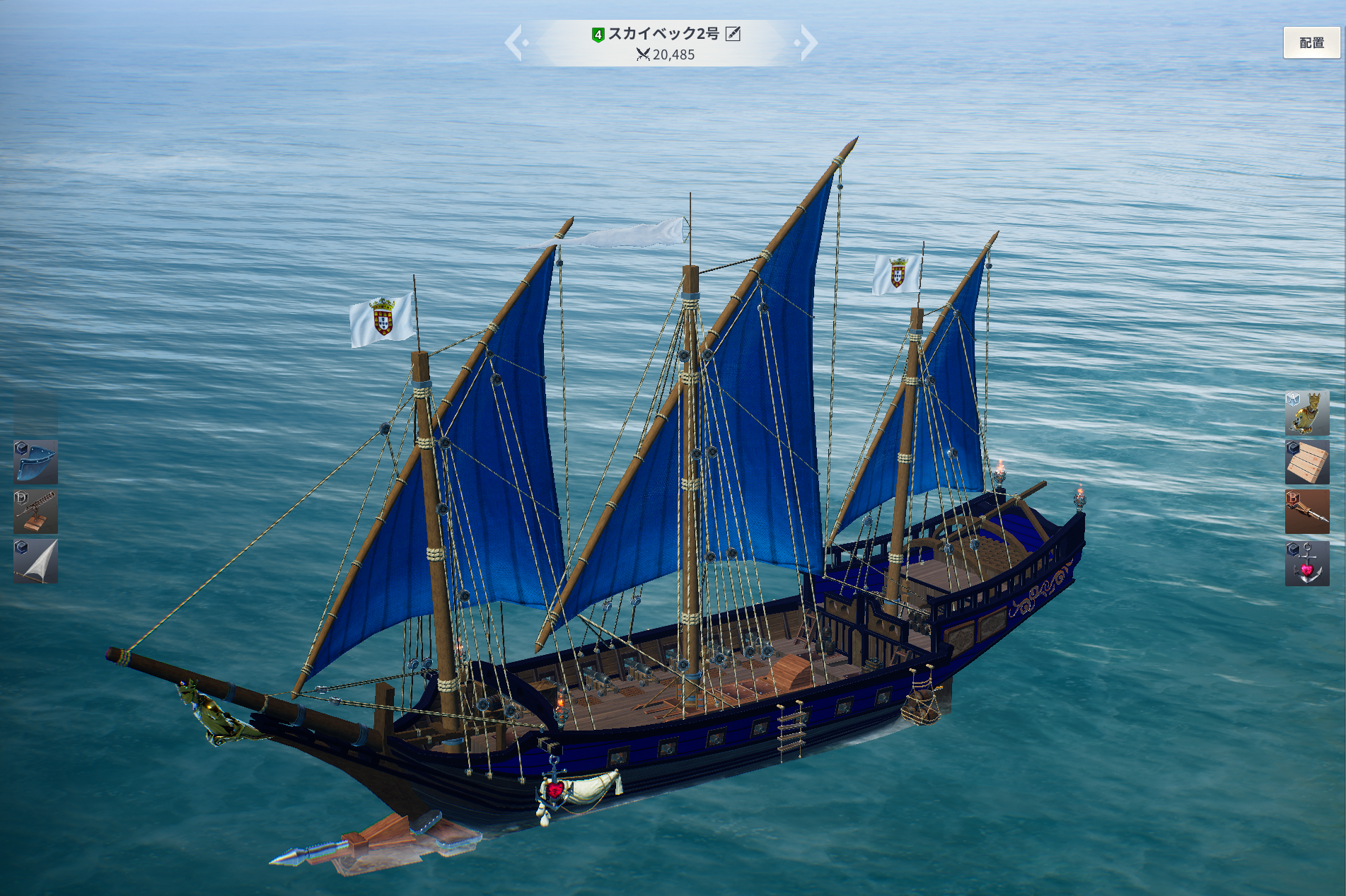1346x896 pixels.
Task: Switch to the next ship with right arrow
Action: pyautogui.click(x=808, y=42)
